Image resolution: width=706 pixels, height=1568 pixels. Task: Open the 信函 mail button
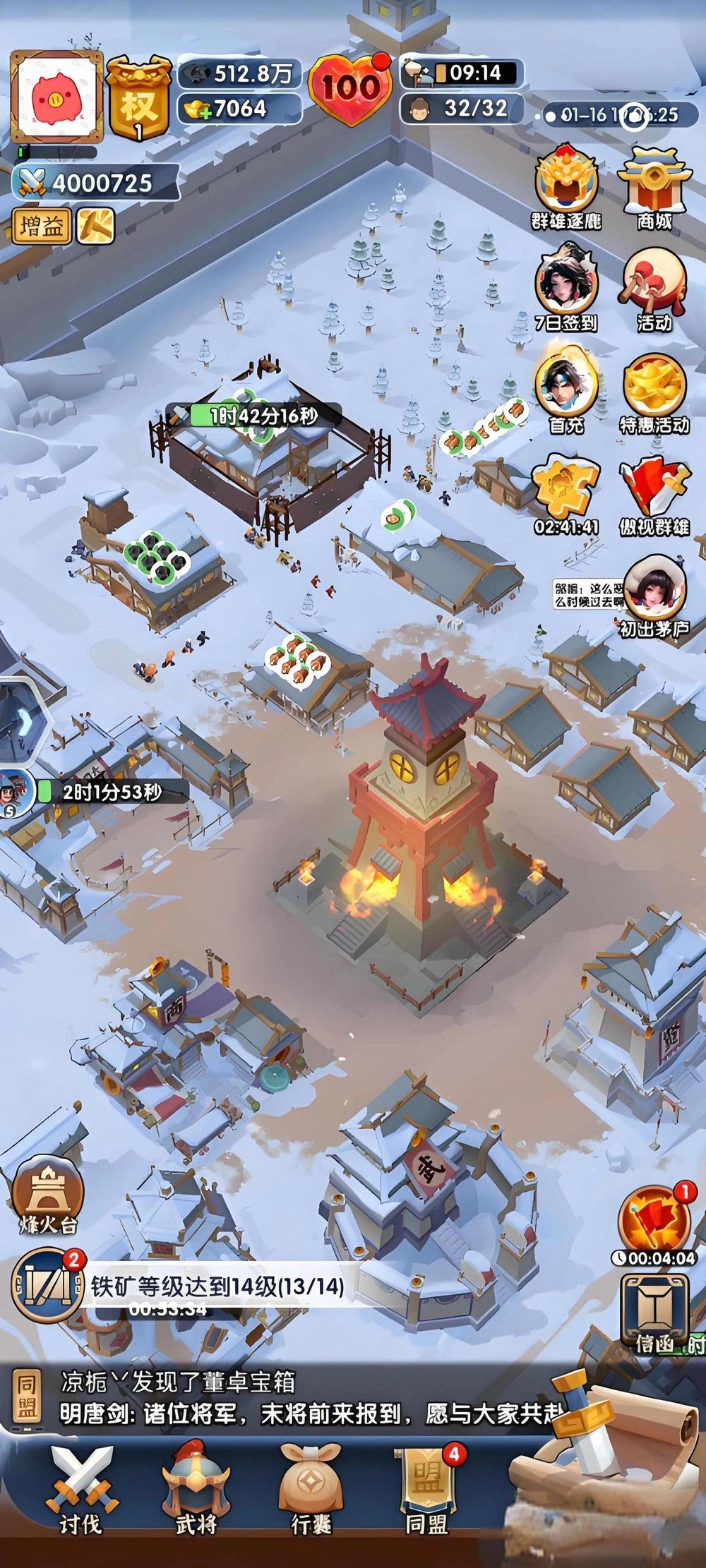654,1316
